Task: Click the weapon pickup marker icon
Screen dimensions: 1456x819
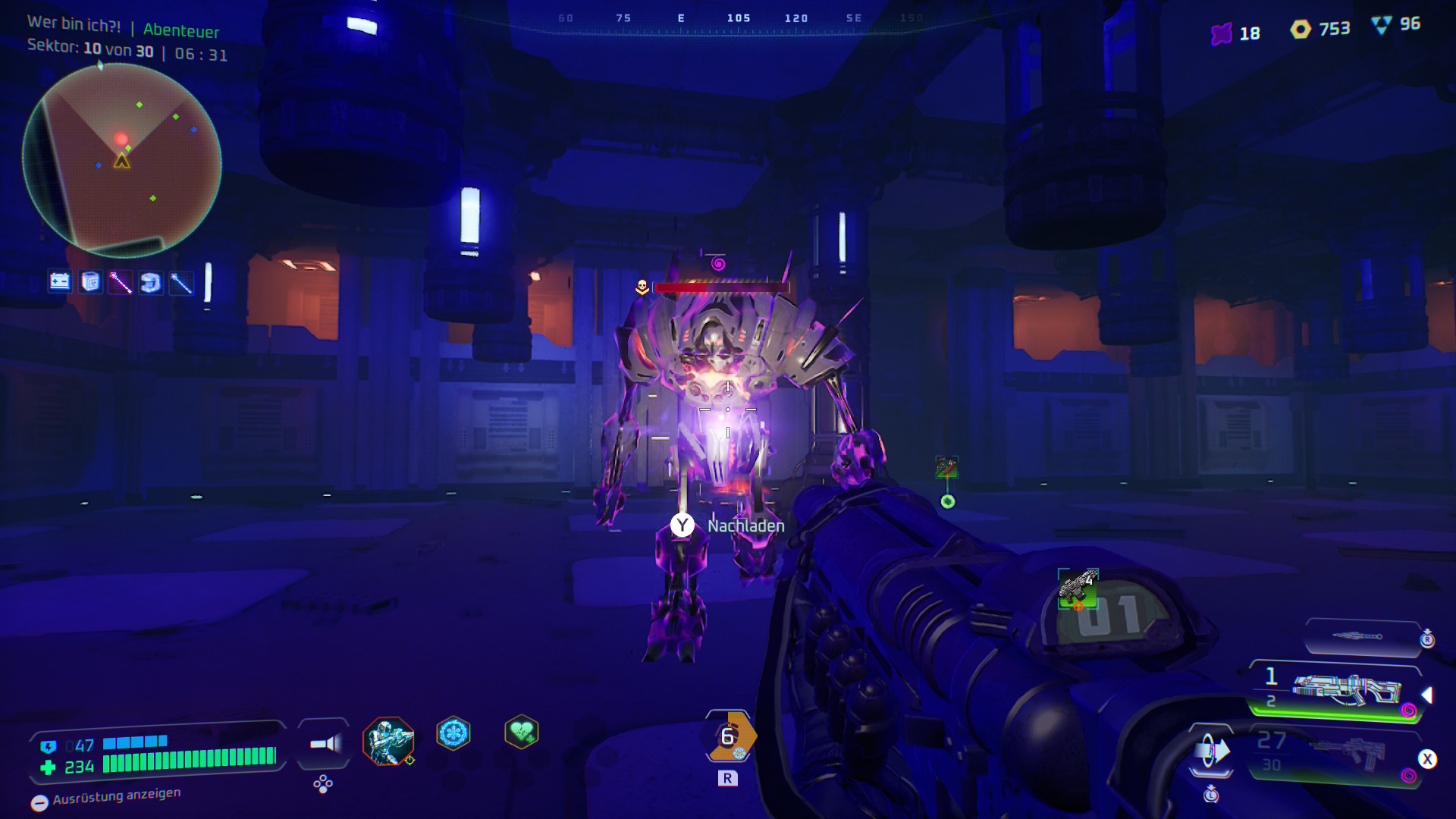Action: 946,467
